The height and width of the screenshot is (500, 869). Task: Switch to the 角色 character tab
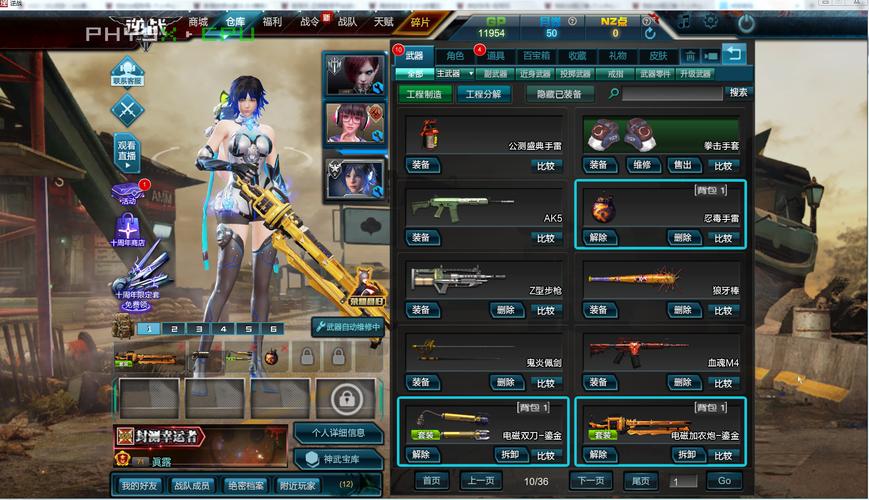tap(455, 56)
